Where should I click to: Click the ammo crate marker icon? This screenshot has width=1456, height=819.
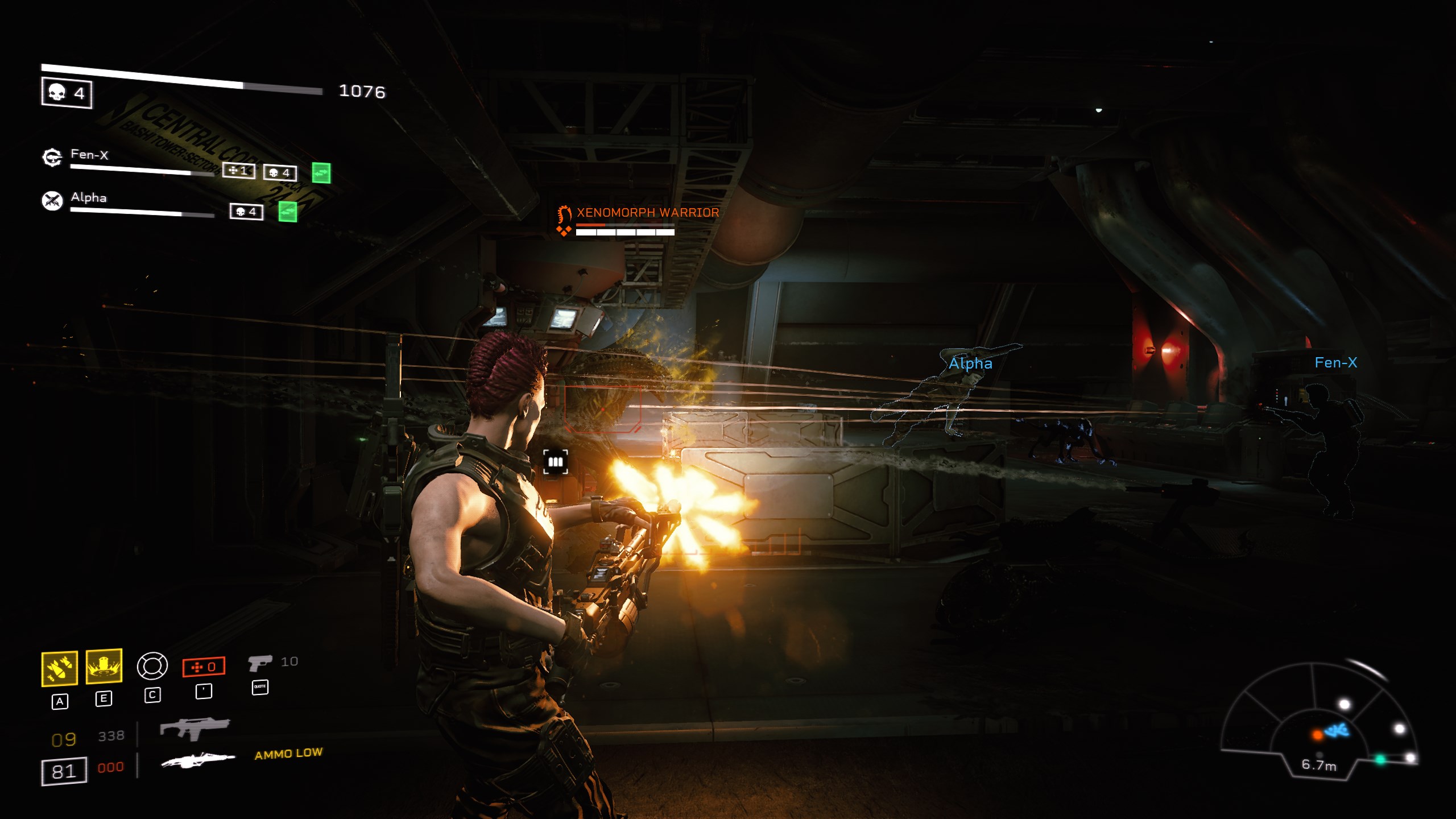[x=555, y=462]
